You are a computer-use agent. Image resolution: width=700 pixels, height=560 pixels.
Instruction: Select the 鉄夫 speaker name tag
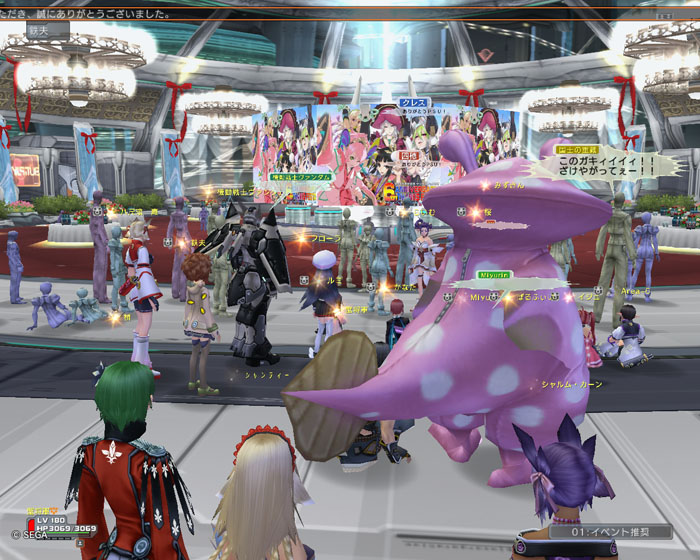(36, 31)
